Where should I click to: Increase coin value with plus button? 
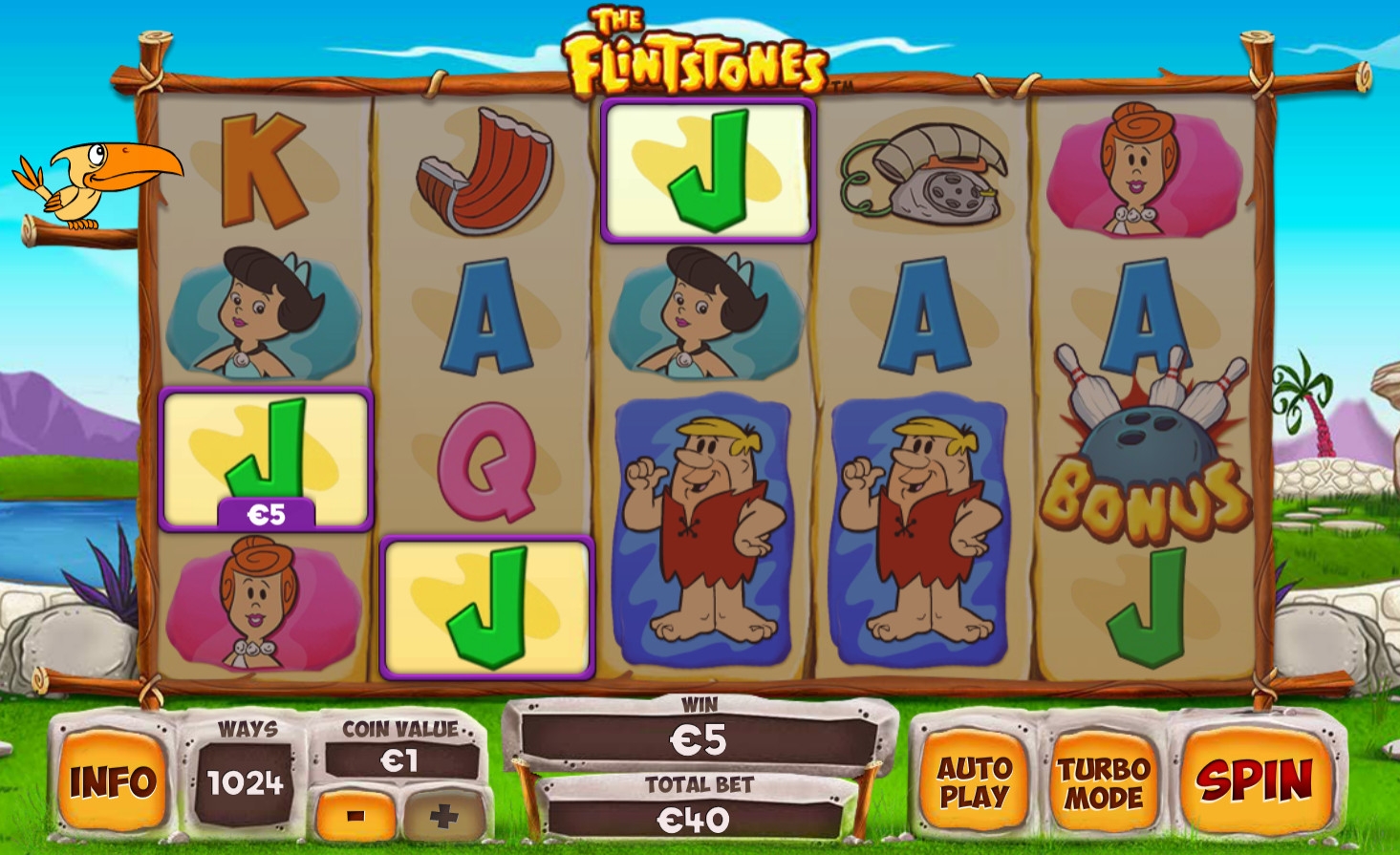(443, 816)
